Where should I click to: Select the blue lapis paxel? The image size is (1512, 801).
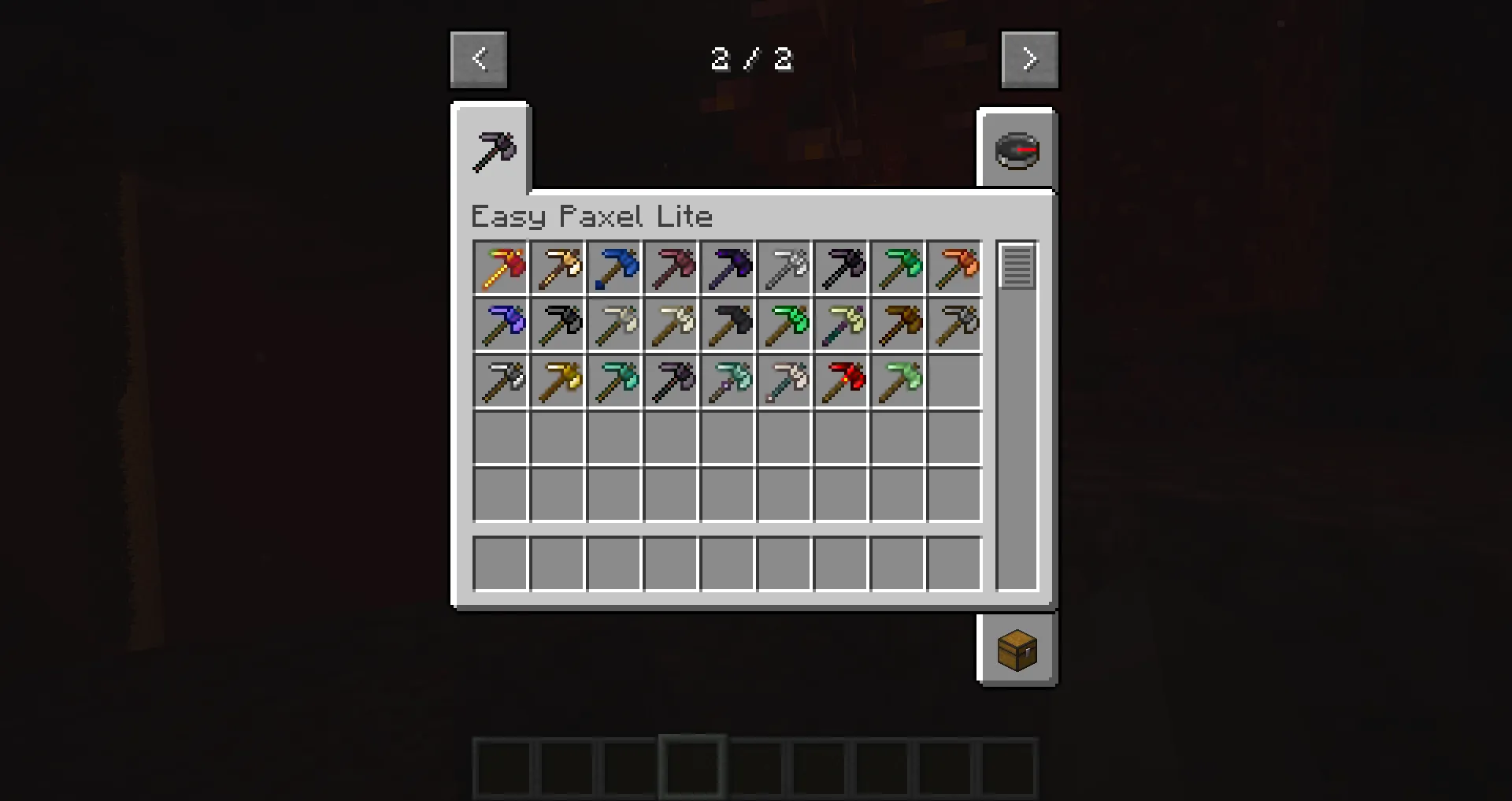[x=613, y=268]
